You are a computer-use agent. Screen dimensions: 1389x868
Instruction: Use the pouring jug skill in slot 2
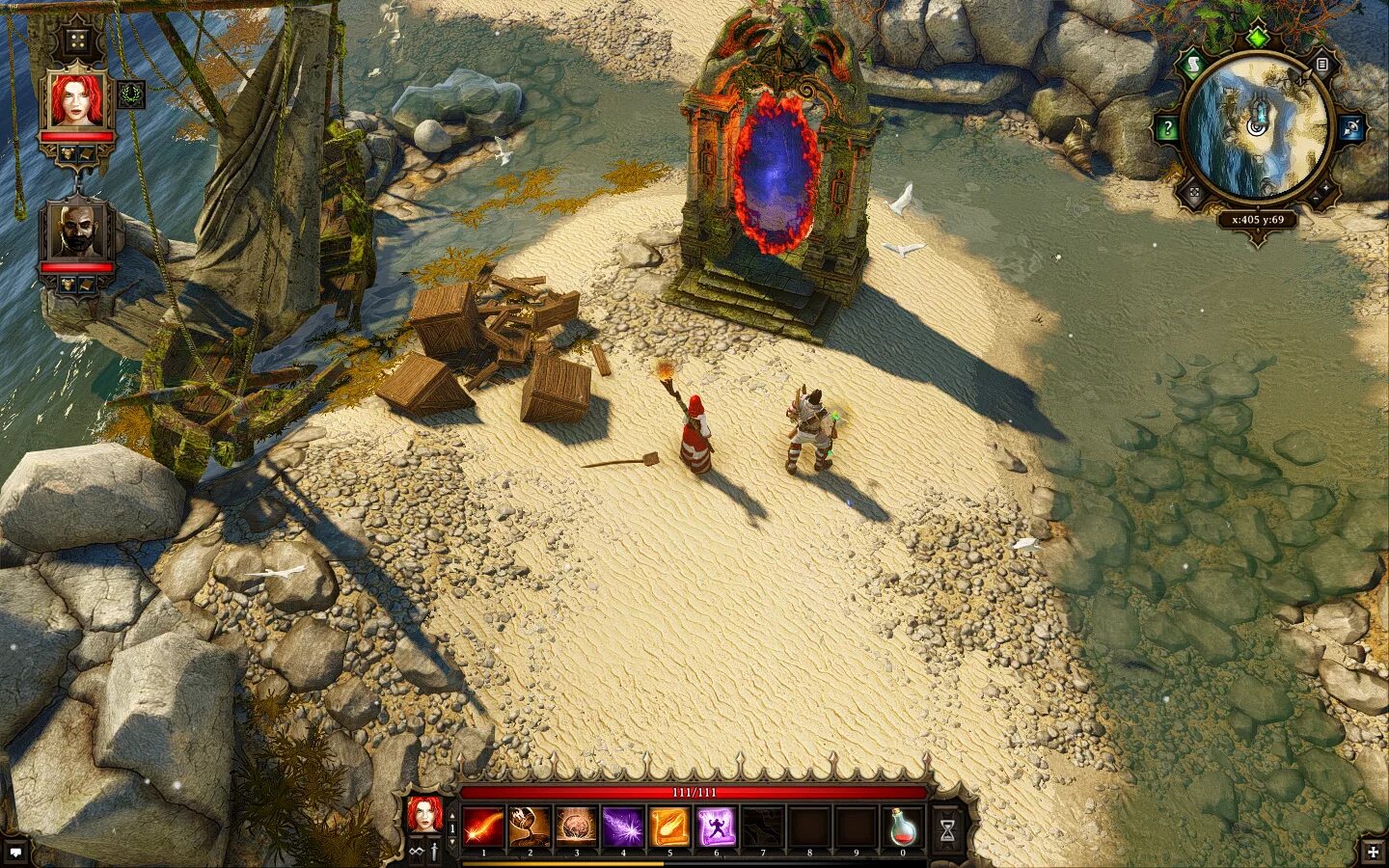coord(530,827)
